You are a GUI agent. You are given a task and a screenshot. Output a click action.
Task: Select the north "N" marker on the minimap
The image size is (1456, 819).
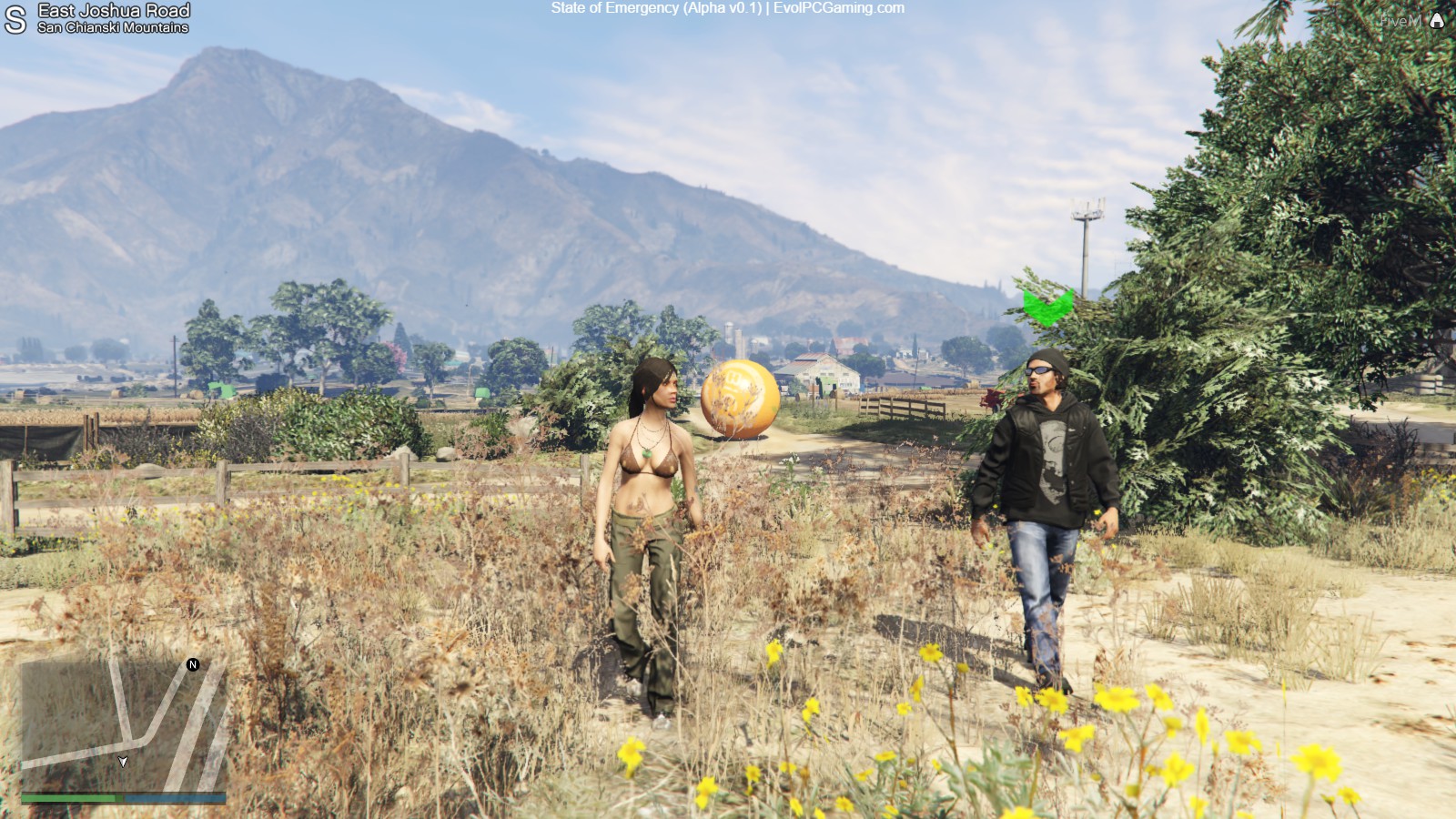coord(193,664)
